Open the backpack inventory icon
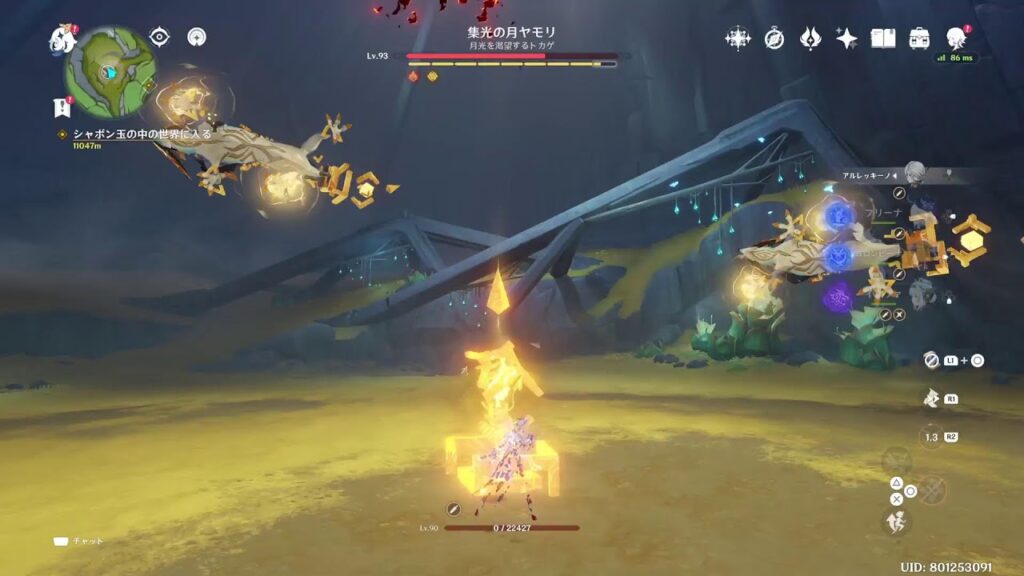Viewport: 1024px width, 576px height. click(x=919, y=39)
